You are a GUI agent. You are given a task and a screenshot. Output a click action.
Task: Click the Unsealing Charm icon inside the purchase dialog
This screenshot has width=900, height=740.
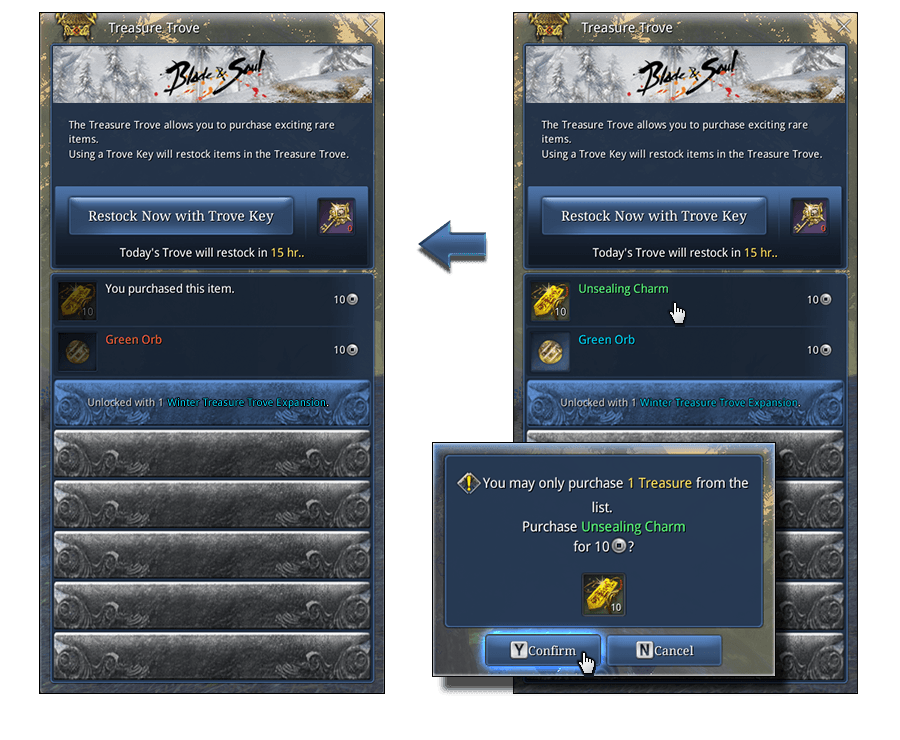(604, 594)
